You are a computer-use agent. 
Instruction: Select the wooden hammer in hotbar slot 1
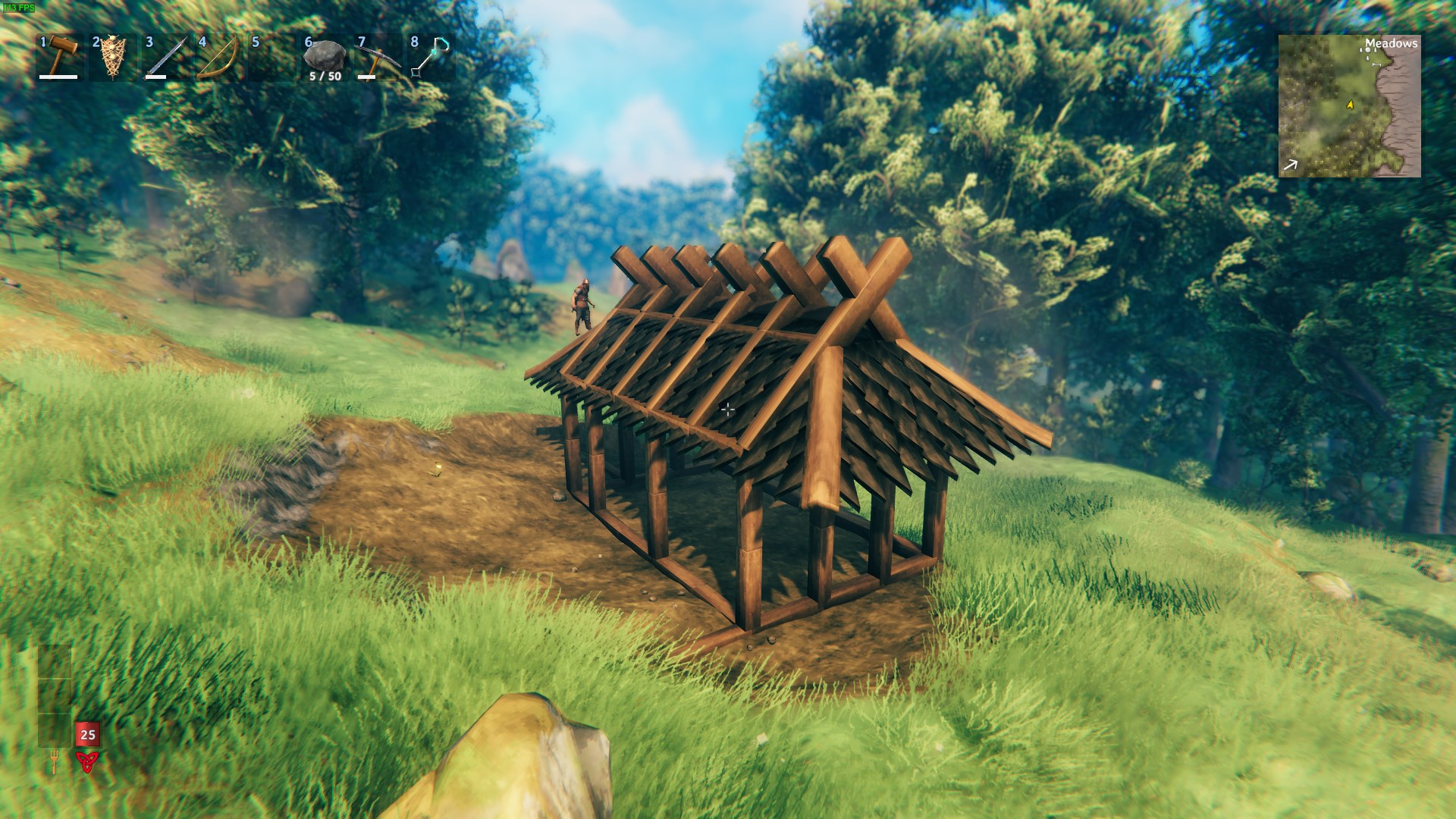[59, 55]
